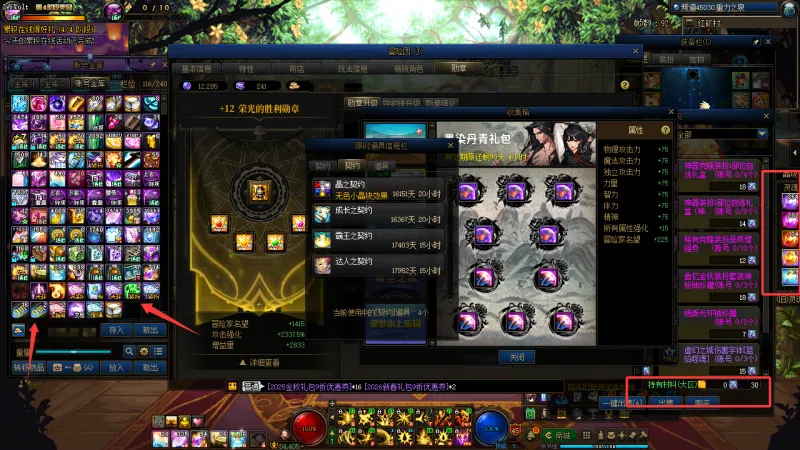Switch to the 商店 tab
Image resolution: width=800 pixels, height=450 pixels.
point(296,68)
